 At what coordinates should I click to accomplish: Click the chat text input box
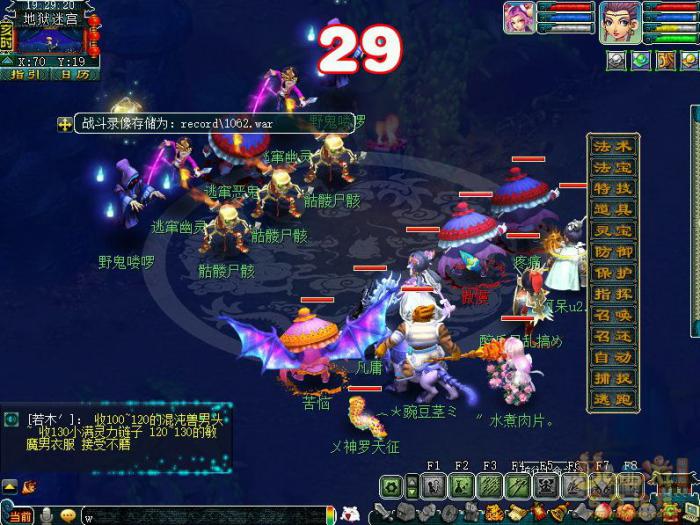click(200, 516)
